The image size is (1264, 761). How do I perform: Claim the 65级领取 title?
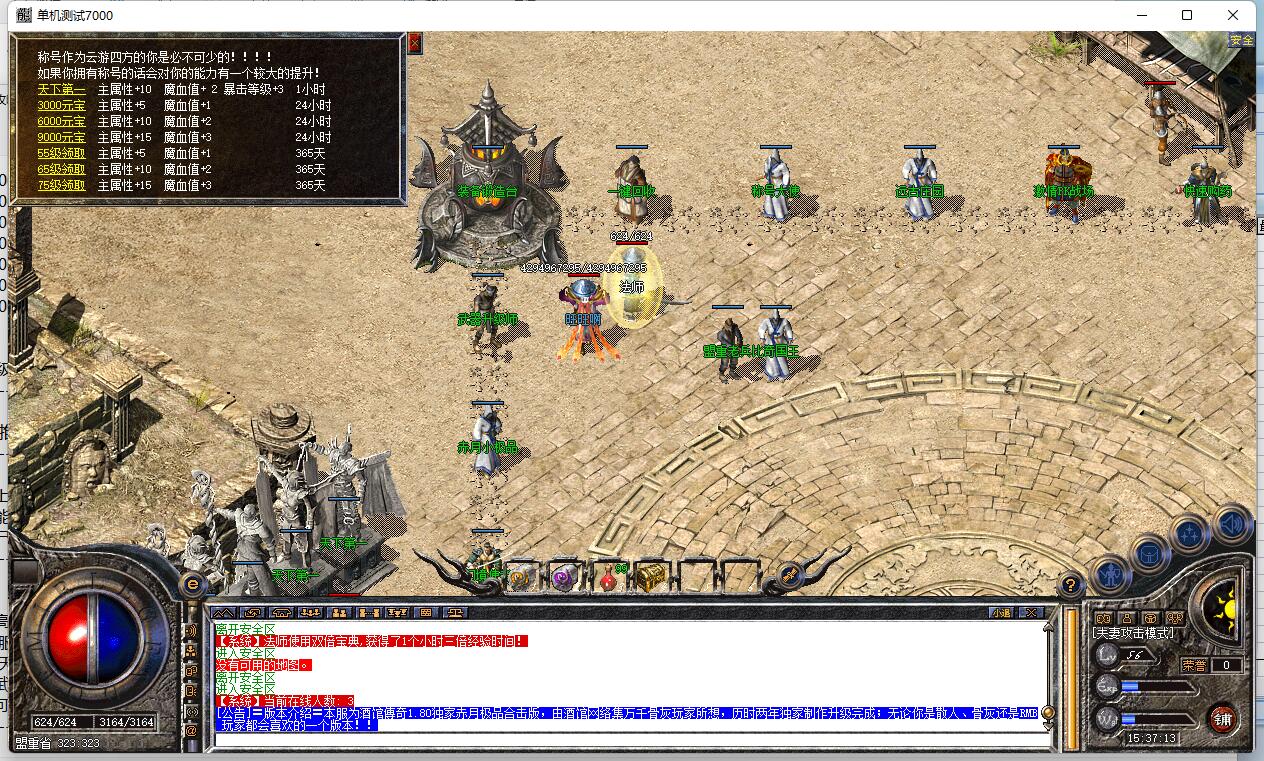pyautogui.click(x=61, y=169)
